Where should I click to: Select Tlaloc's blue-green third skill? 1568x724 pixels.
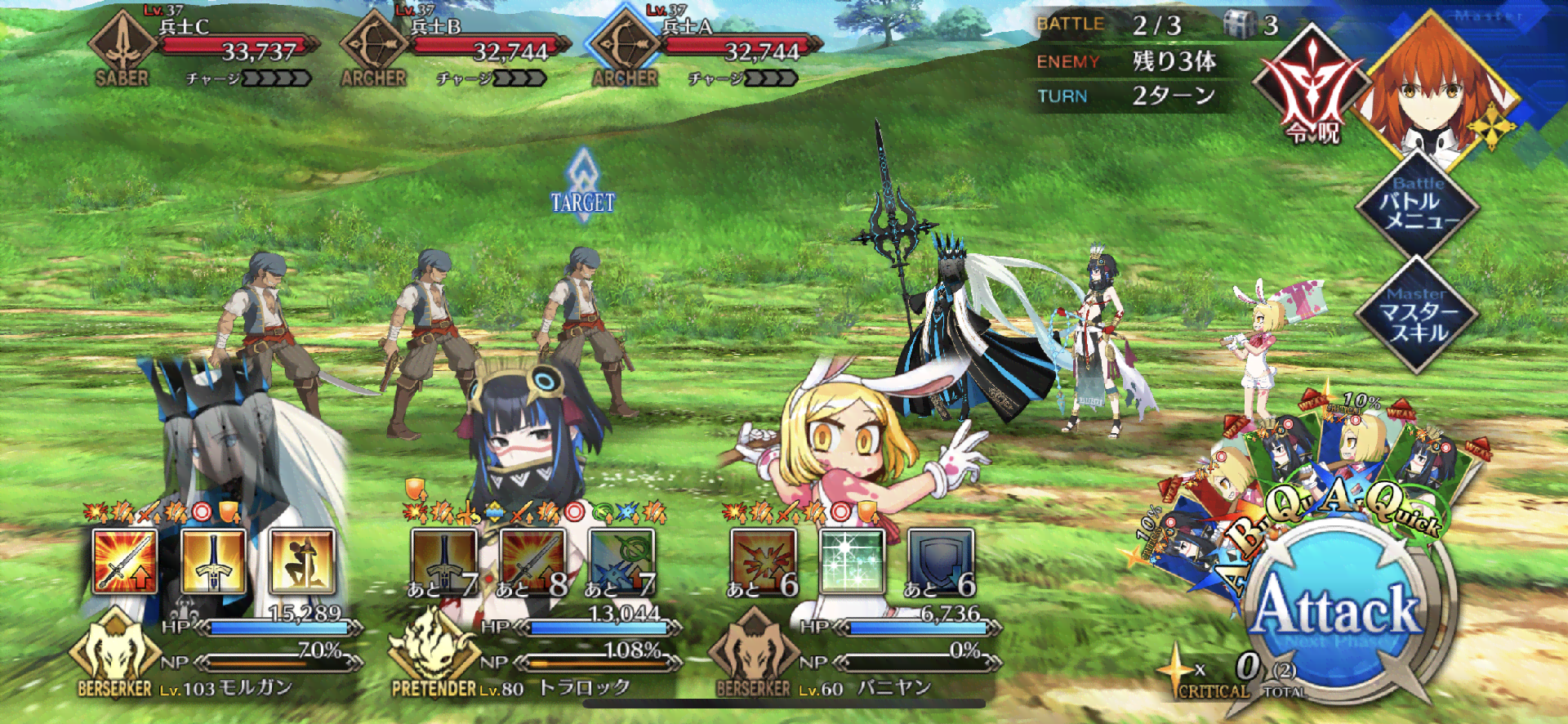(x=621, y=561)
